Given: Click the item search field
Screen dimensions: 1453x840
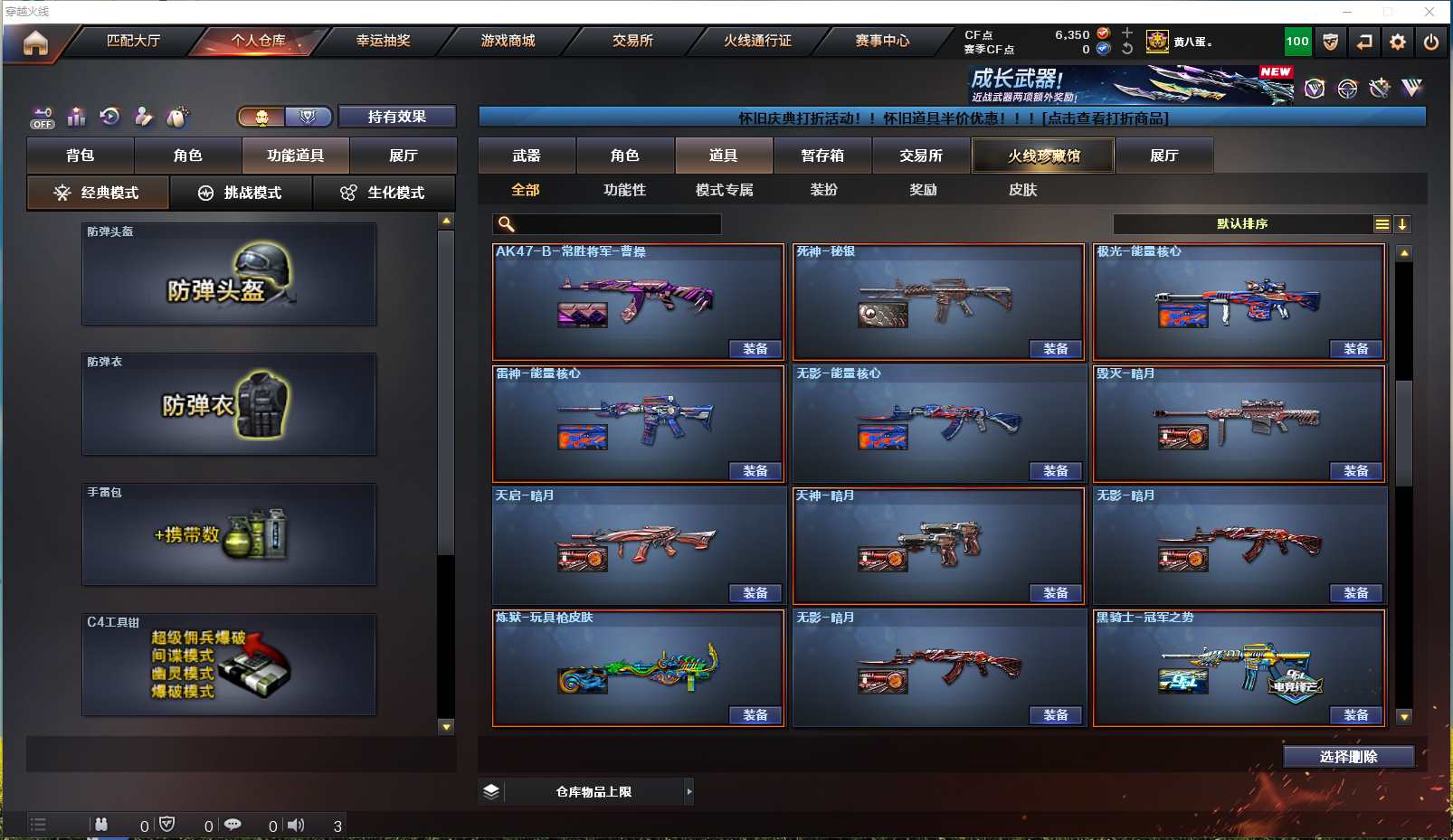Looking at the screenshot, I should pos(617,224).
